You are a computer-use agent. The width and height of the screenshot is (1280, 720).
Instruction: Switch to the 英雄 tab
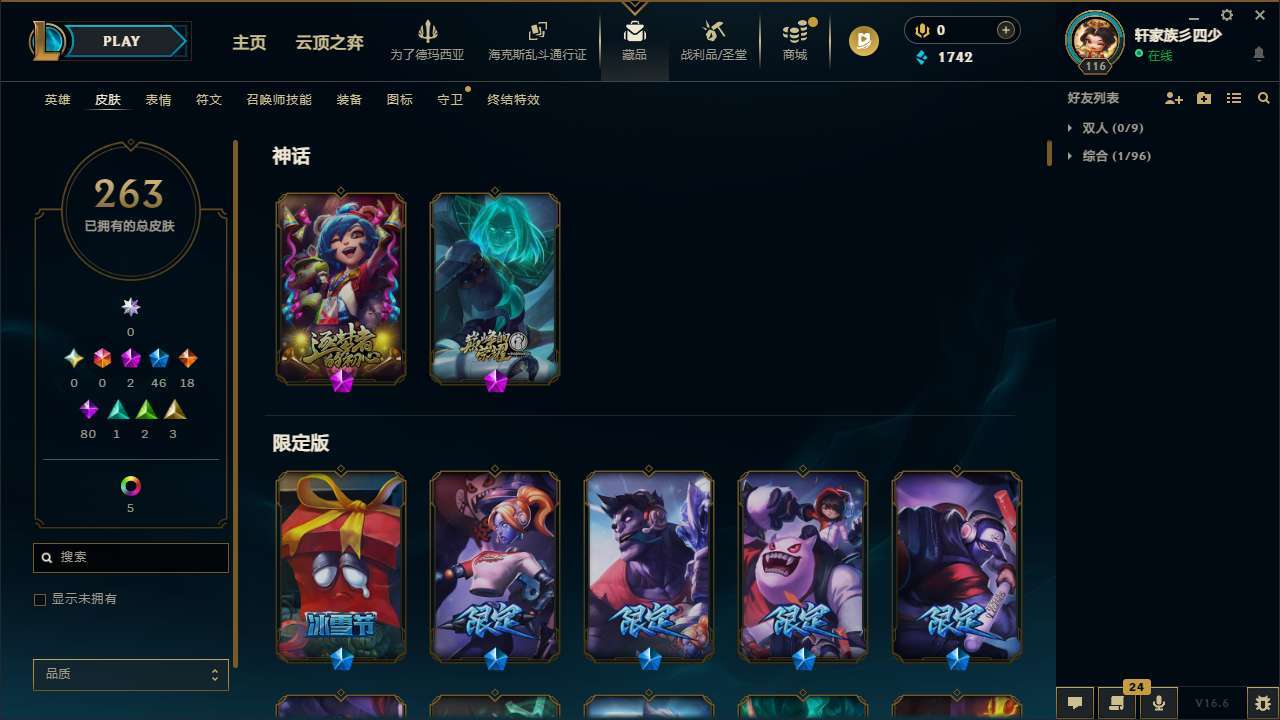pyautogui.click(x=57, y=100)
